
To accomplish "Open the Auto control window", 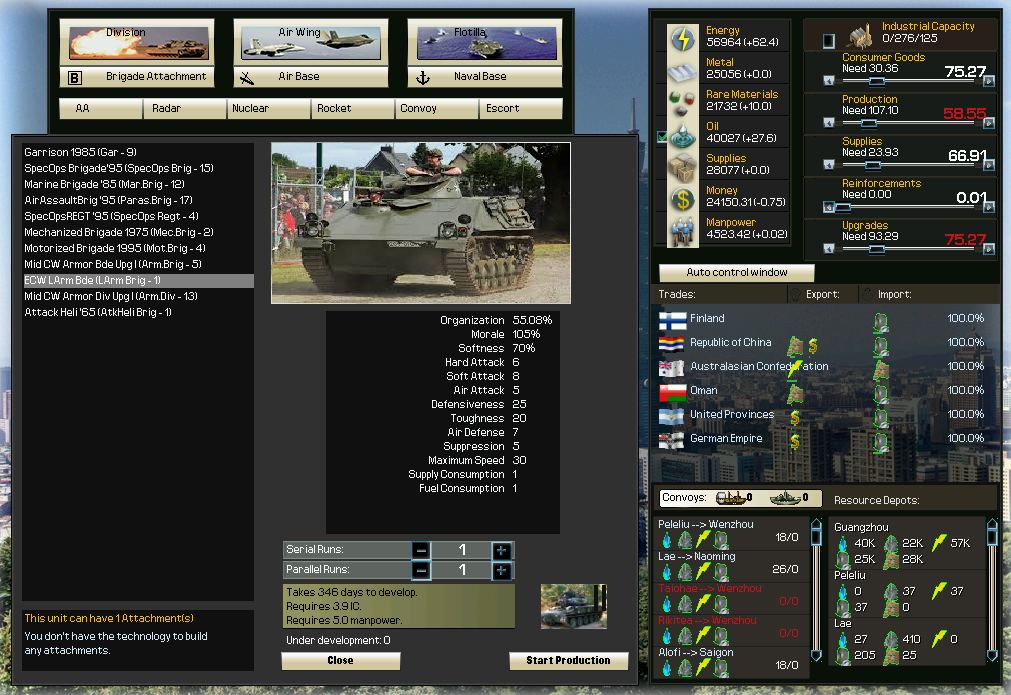I will tap(737, 273).
